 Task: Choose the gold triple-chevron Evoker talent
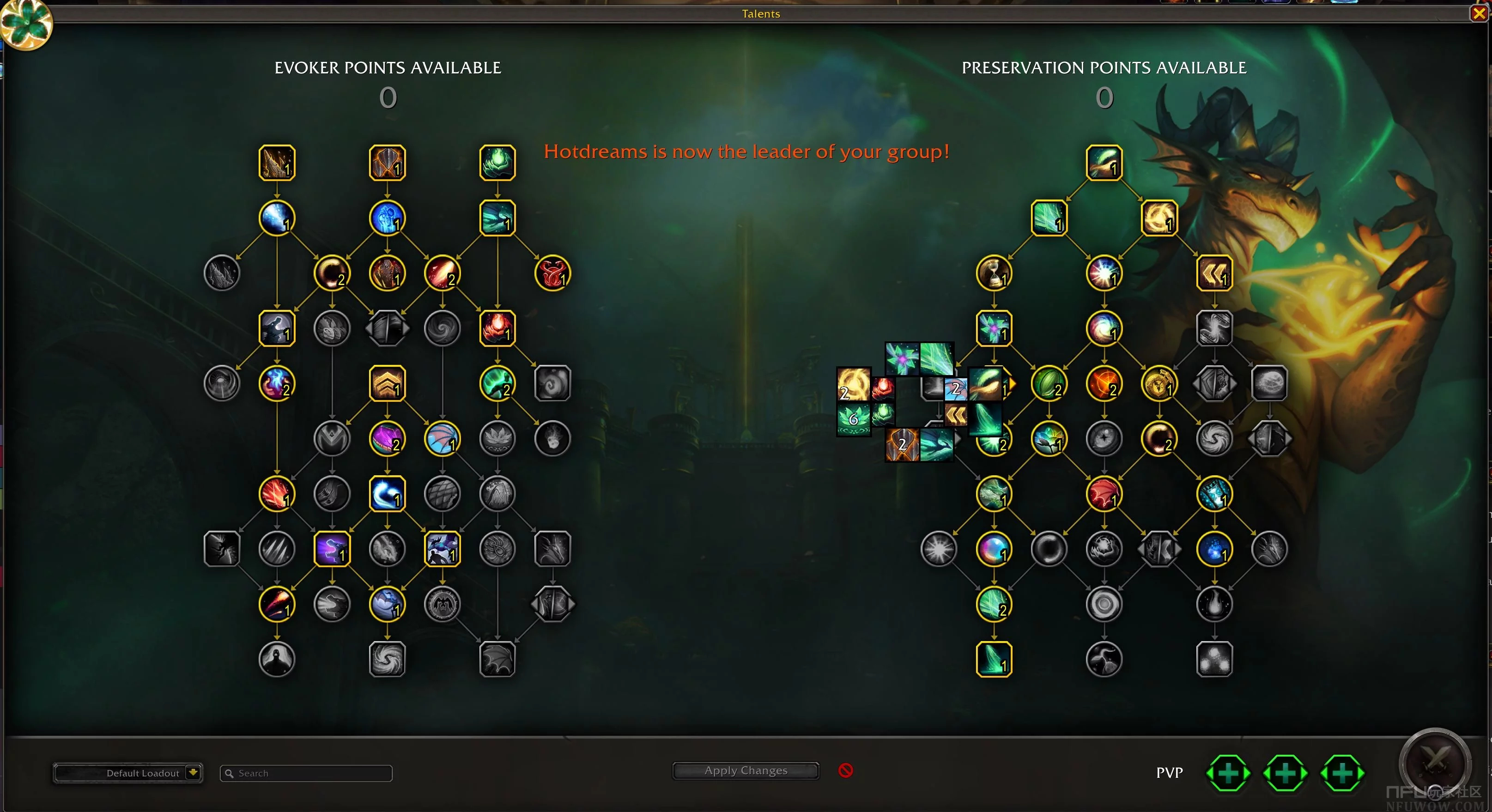coord(387,383)
